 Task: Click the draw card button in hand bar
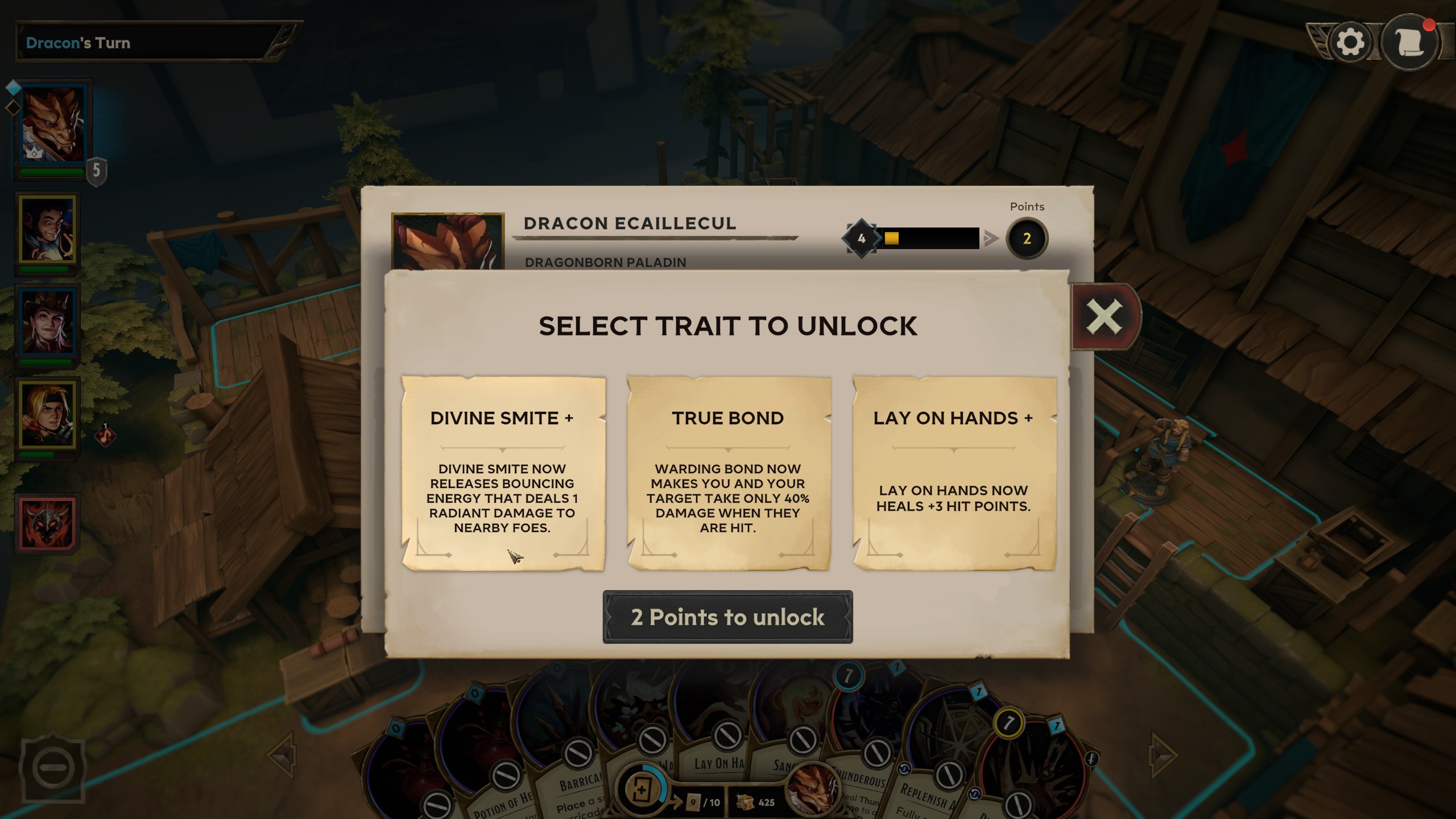pos(641,790)
